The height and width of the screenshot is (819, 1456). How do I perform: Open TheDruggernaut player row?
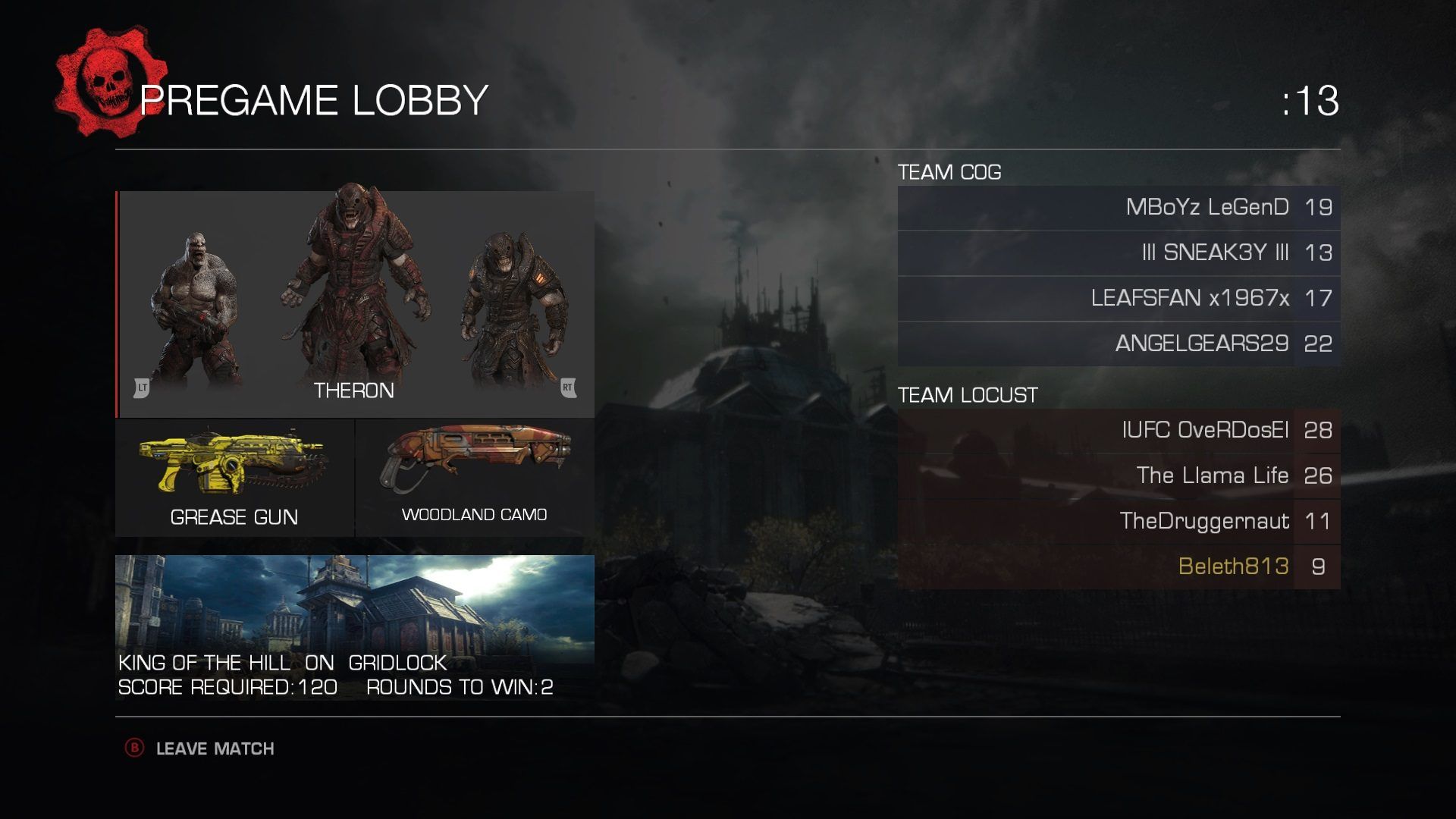coord(1119,522)
